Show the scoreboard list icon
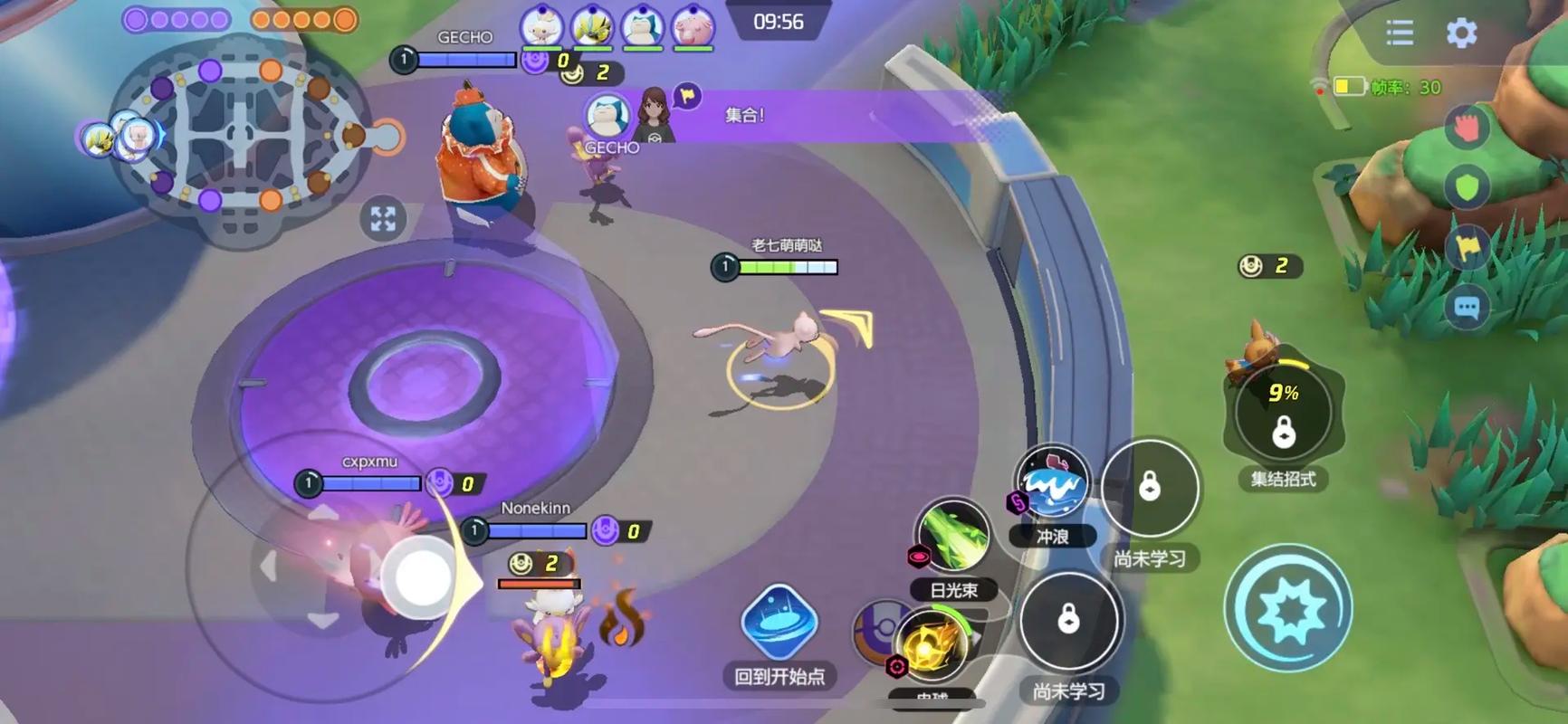The height and width of the screenshot is (724, 1568). pyautogui.click(x=1400, y=33)
